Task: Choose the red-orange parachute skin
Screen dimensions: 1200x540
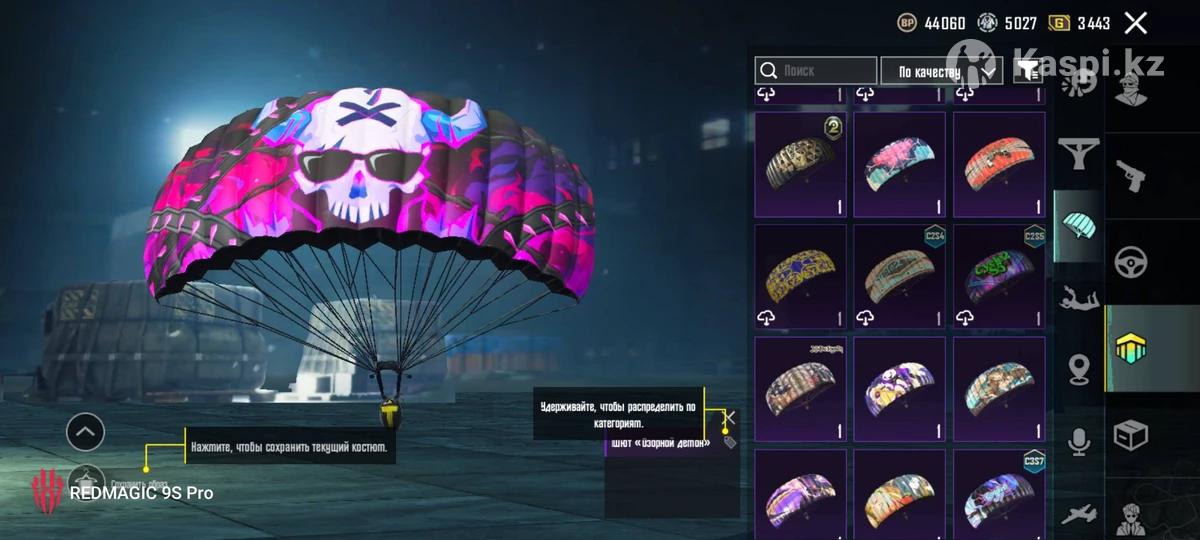Action: 999,162
